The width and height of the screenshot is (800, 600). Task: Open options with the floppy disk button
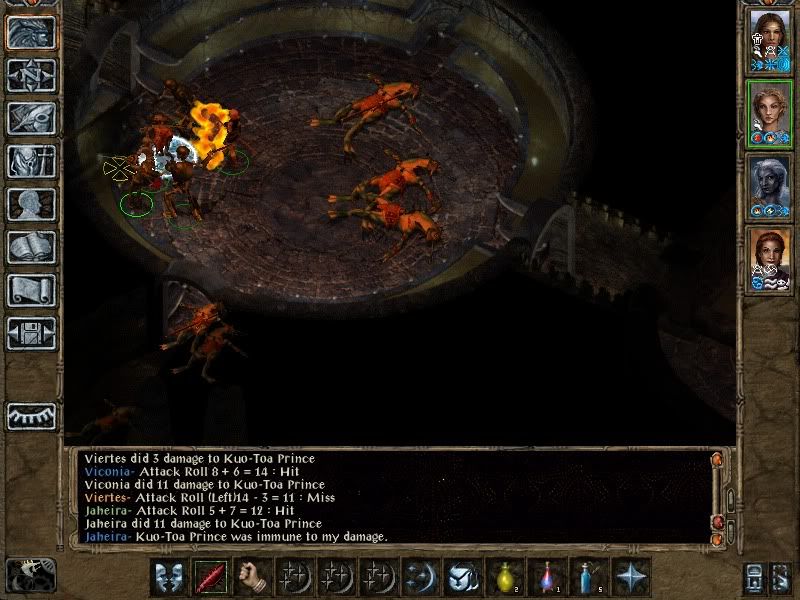point(31,333)
